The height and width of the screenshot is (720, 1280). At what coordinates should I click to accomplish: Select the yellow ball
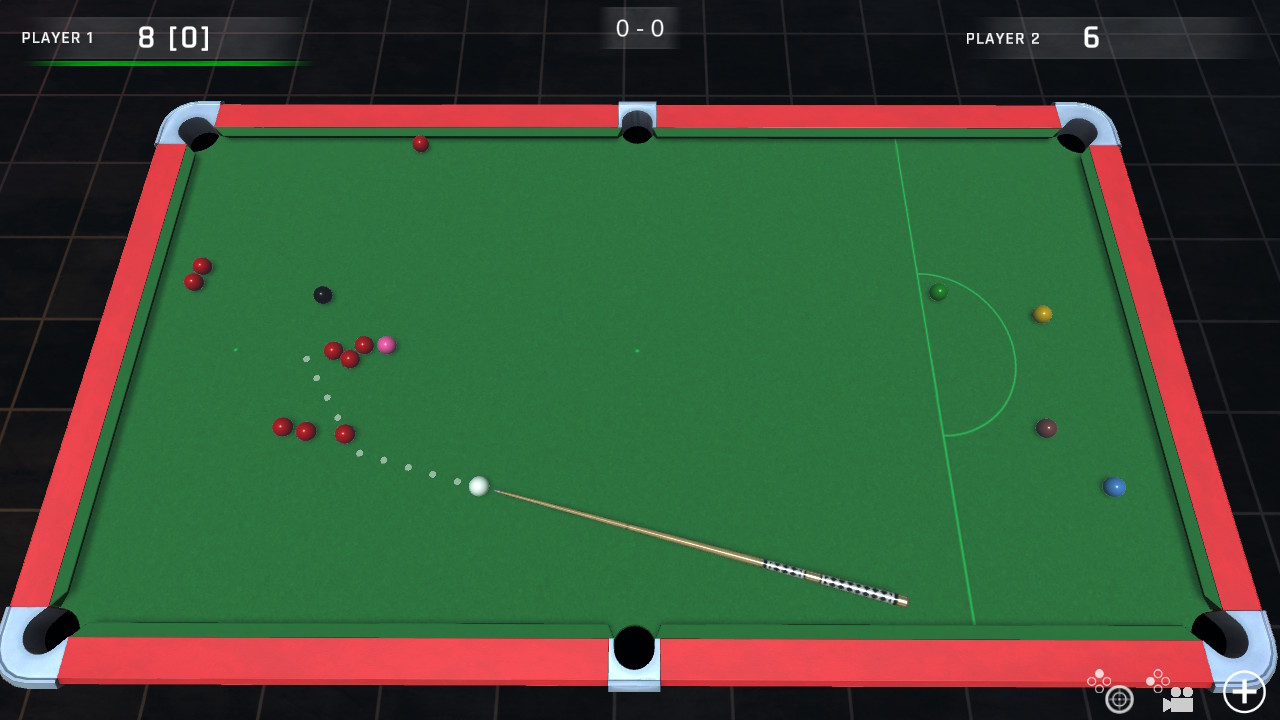pyautogui.click(x=1042, y=314)
